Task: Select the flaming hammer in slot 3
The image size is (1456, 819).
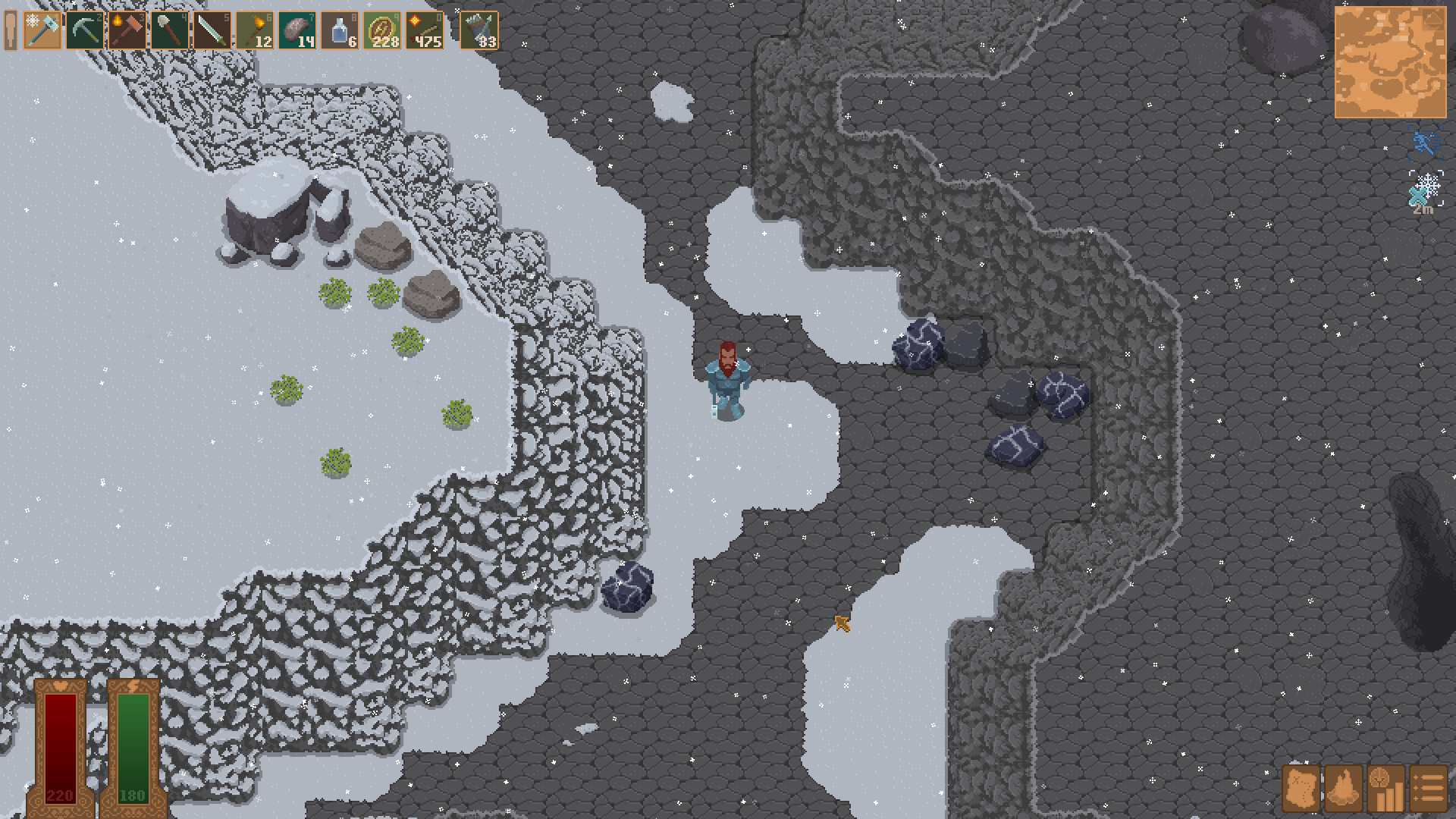Action: click(127, 30)
